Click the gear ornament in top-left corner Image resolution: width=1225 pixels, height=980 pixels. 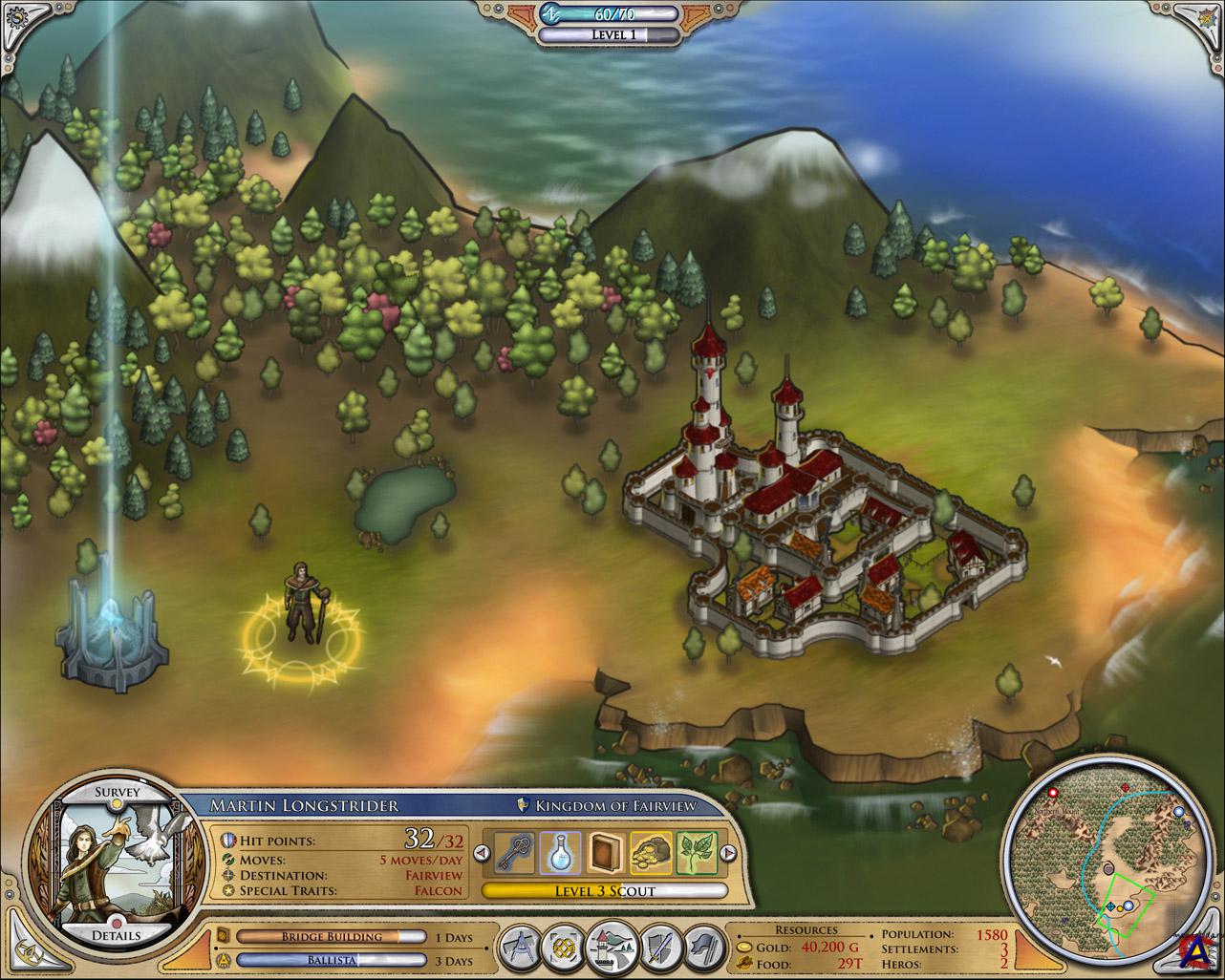[x=15, y=16]
